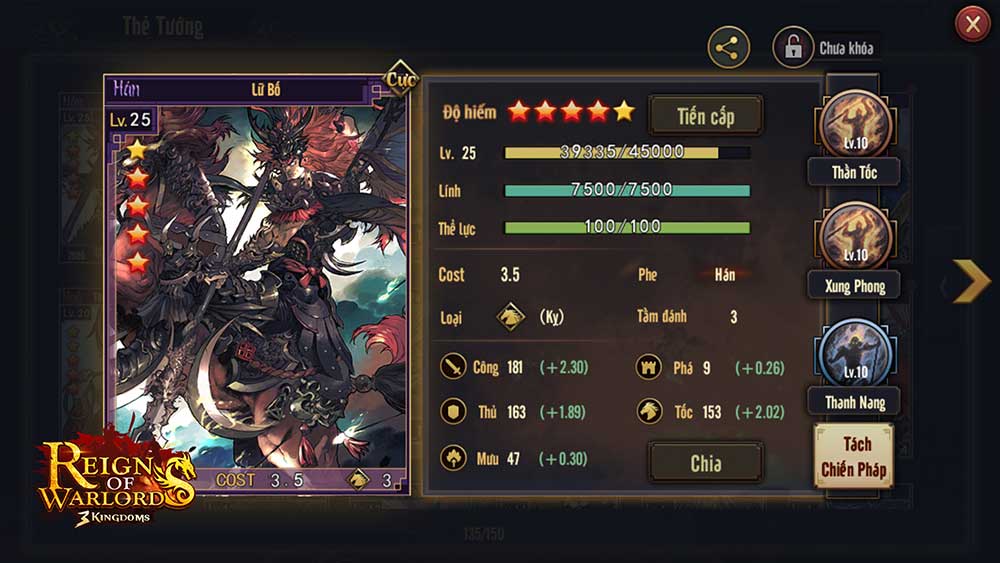The height and width of the screenshot is (563, 1000).
Task: Select the Chia button
Action: (x=705, y=463)
